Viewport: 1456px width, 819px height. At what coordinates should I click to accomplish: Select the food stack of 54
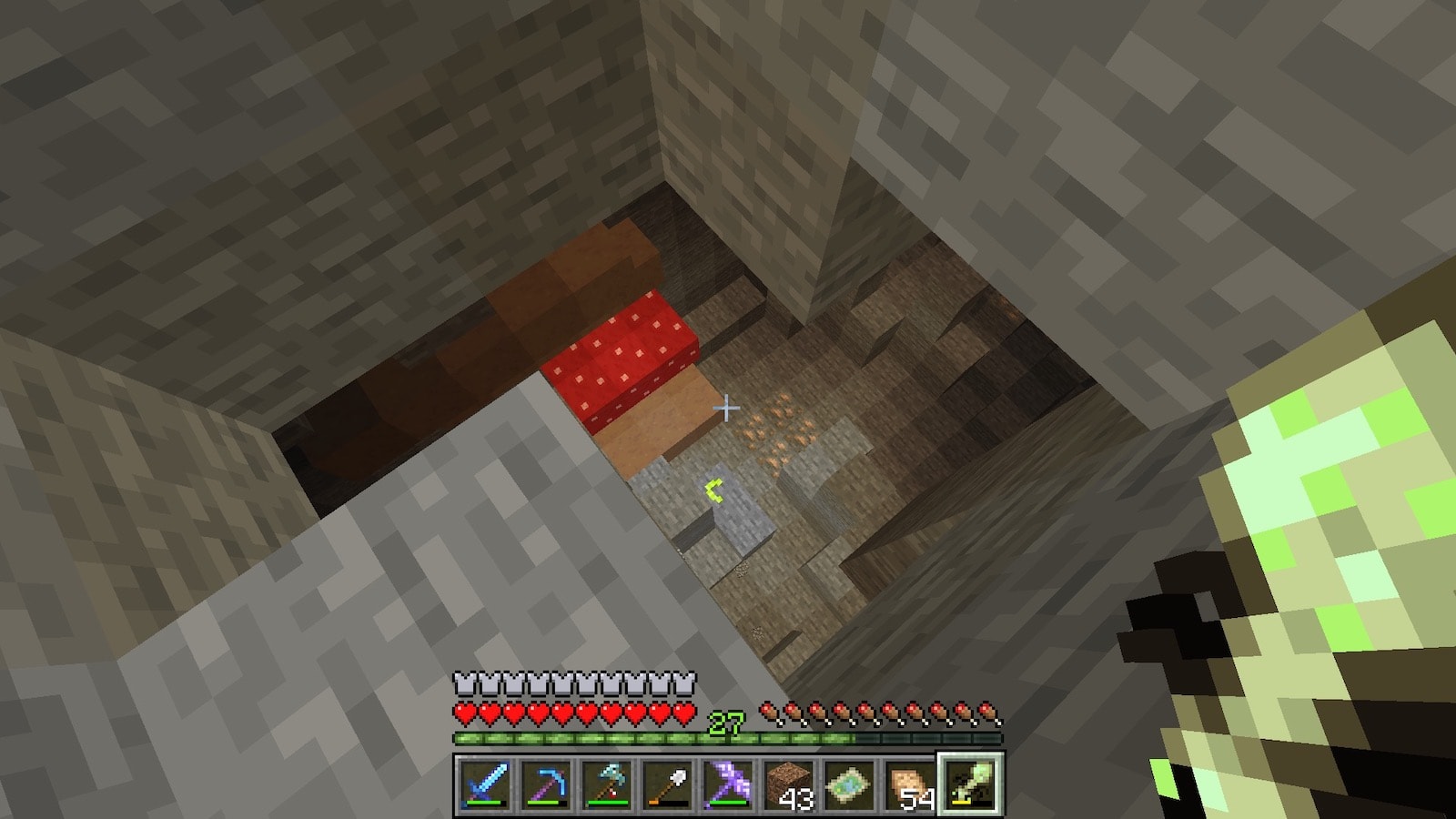[909, 783]
